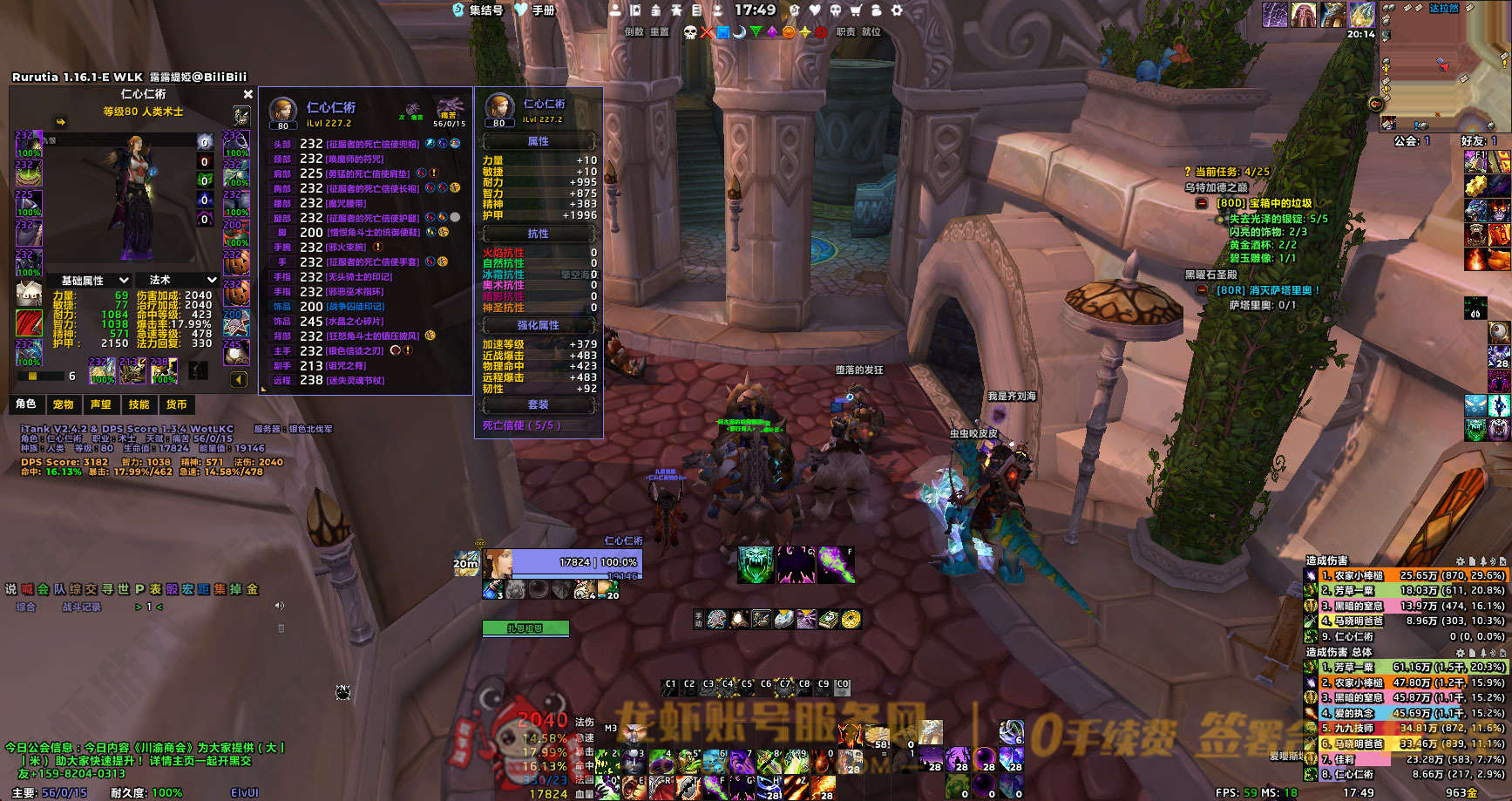Switch to the 战斗记录 combat log tab
The image size is (1512, 801).
81,607
